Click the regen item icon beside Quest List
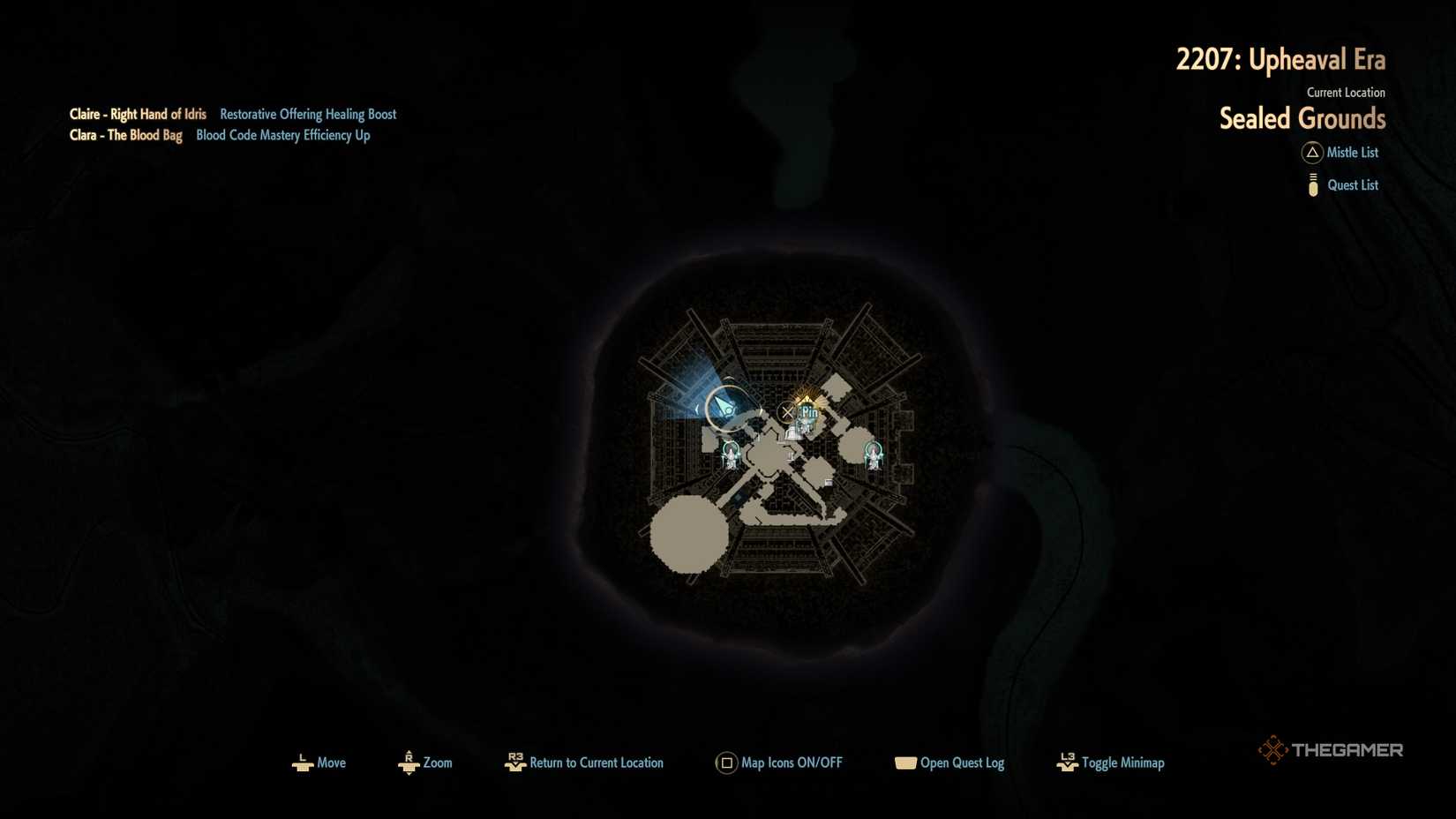Screen dimensions: 1456x819 point(1313,184)
